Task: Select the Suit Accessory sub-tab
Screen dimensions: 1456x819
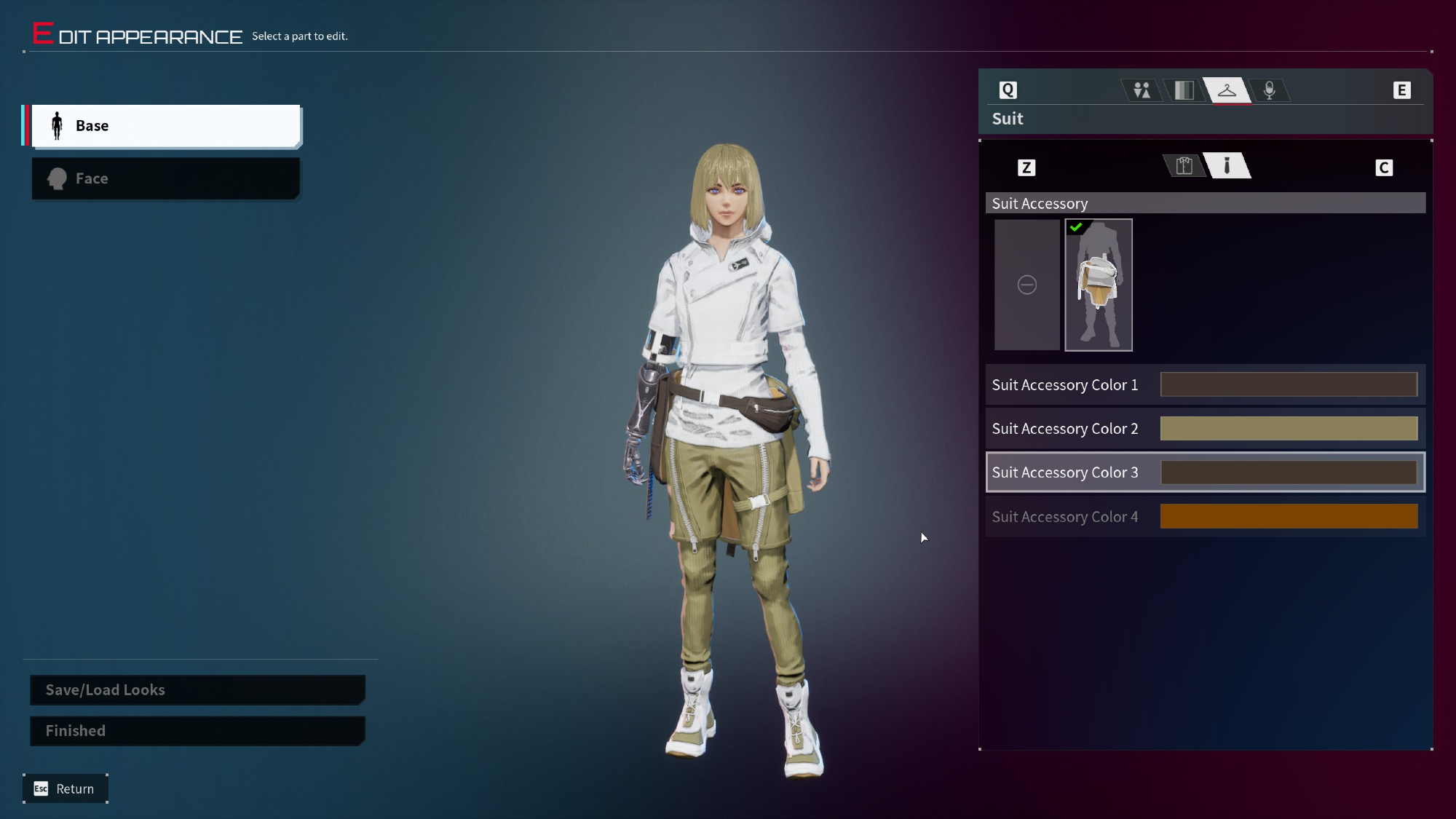Action: (x=1227, y=166)
